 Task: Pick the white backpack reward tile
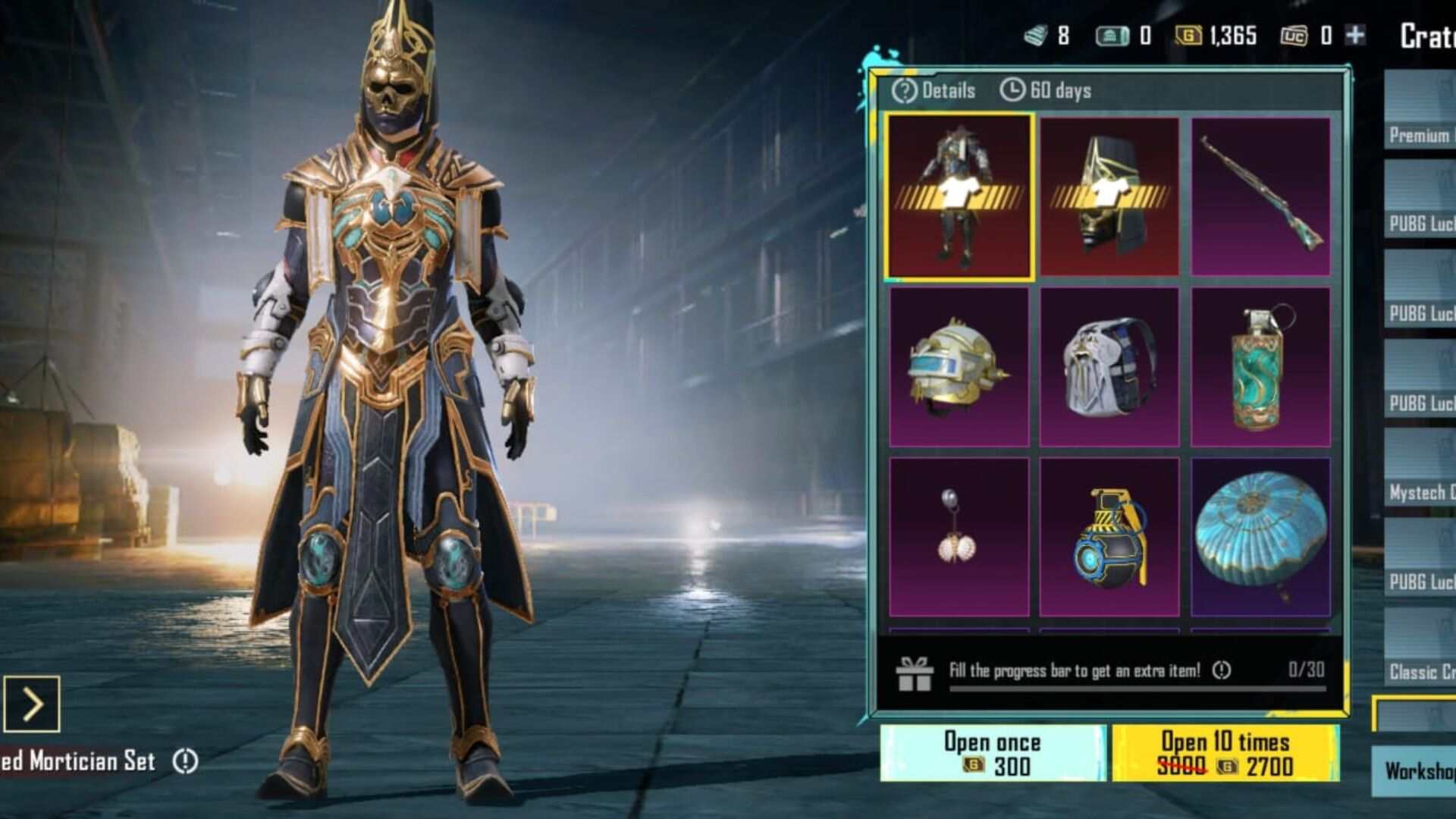(x=1109, y=367)
